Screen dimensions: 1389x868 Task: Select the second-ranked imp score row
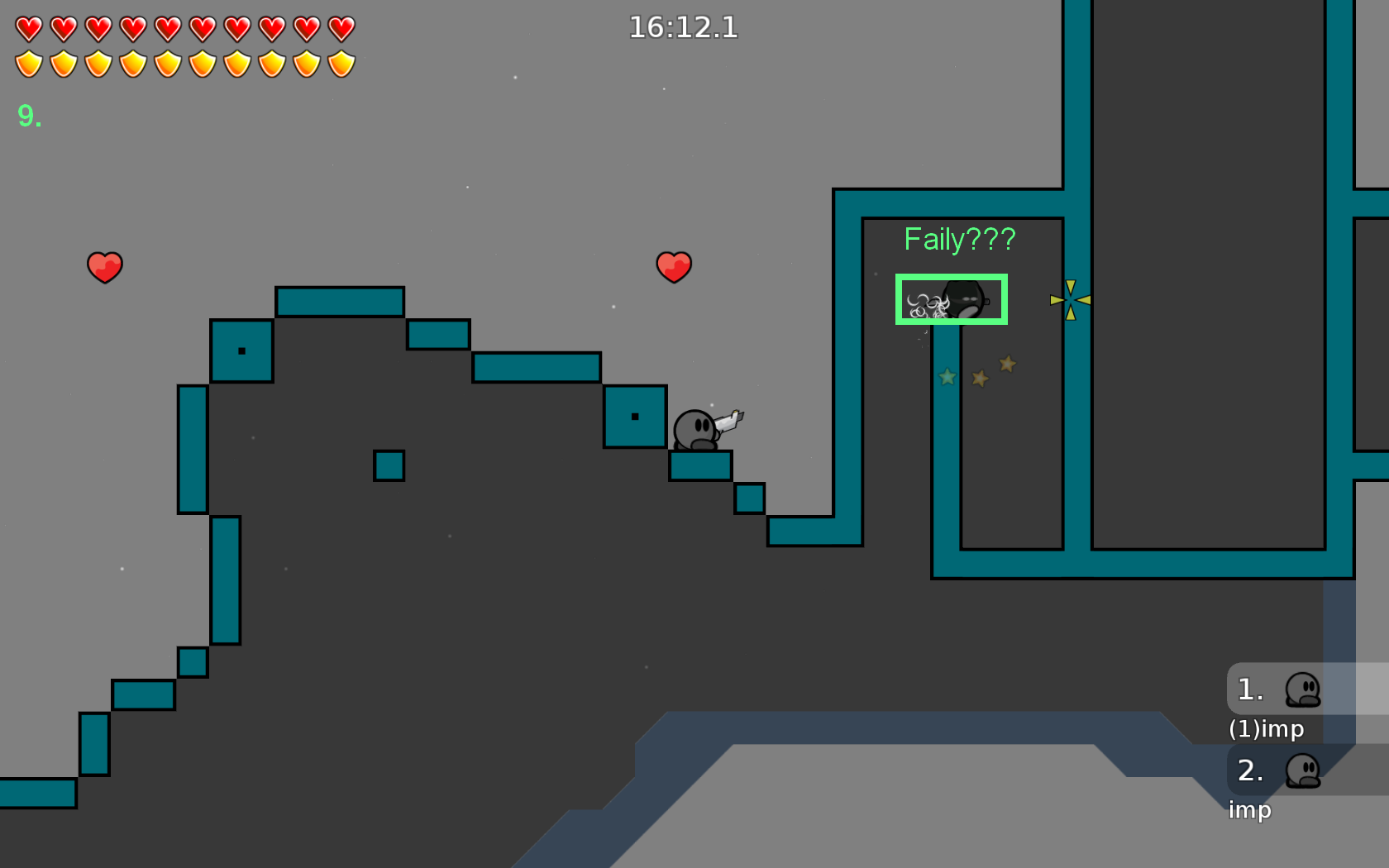(x=1305, y=770)
